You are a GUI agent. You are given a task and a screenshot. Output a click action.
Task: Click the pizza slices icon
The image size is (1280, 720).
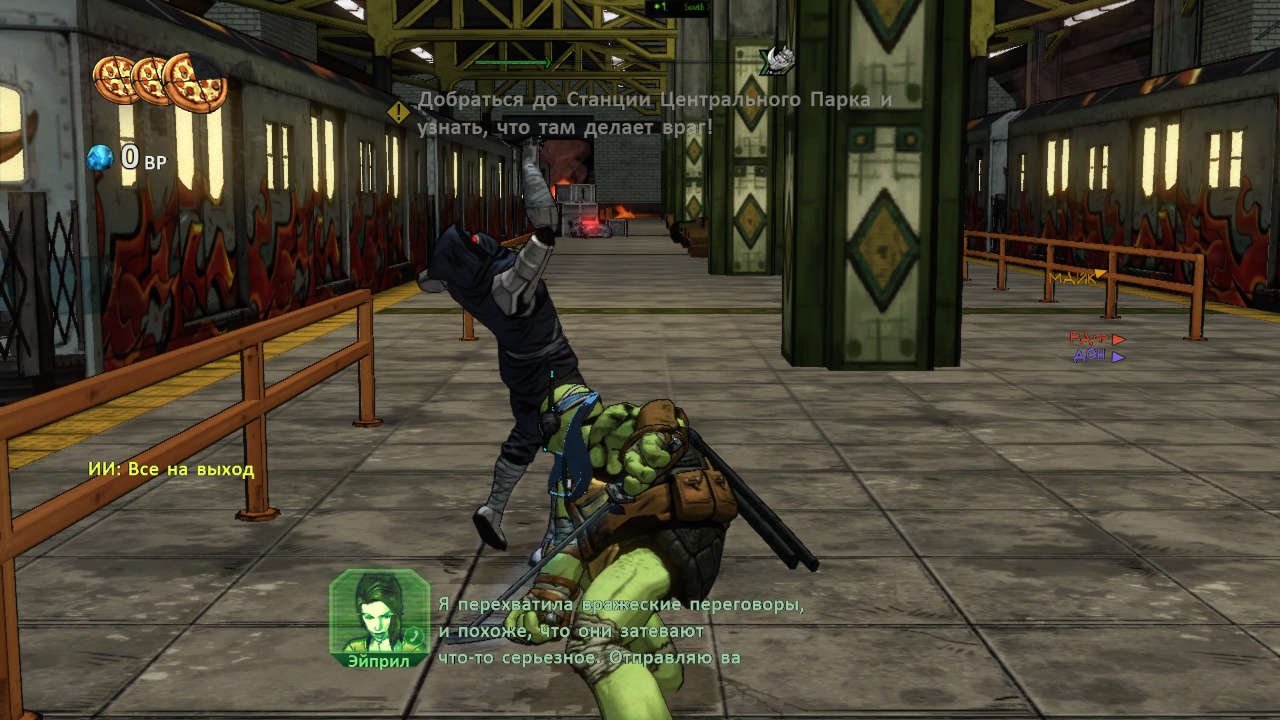(x=160, y=80)
